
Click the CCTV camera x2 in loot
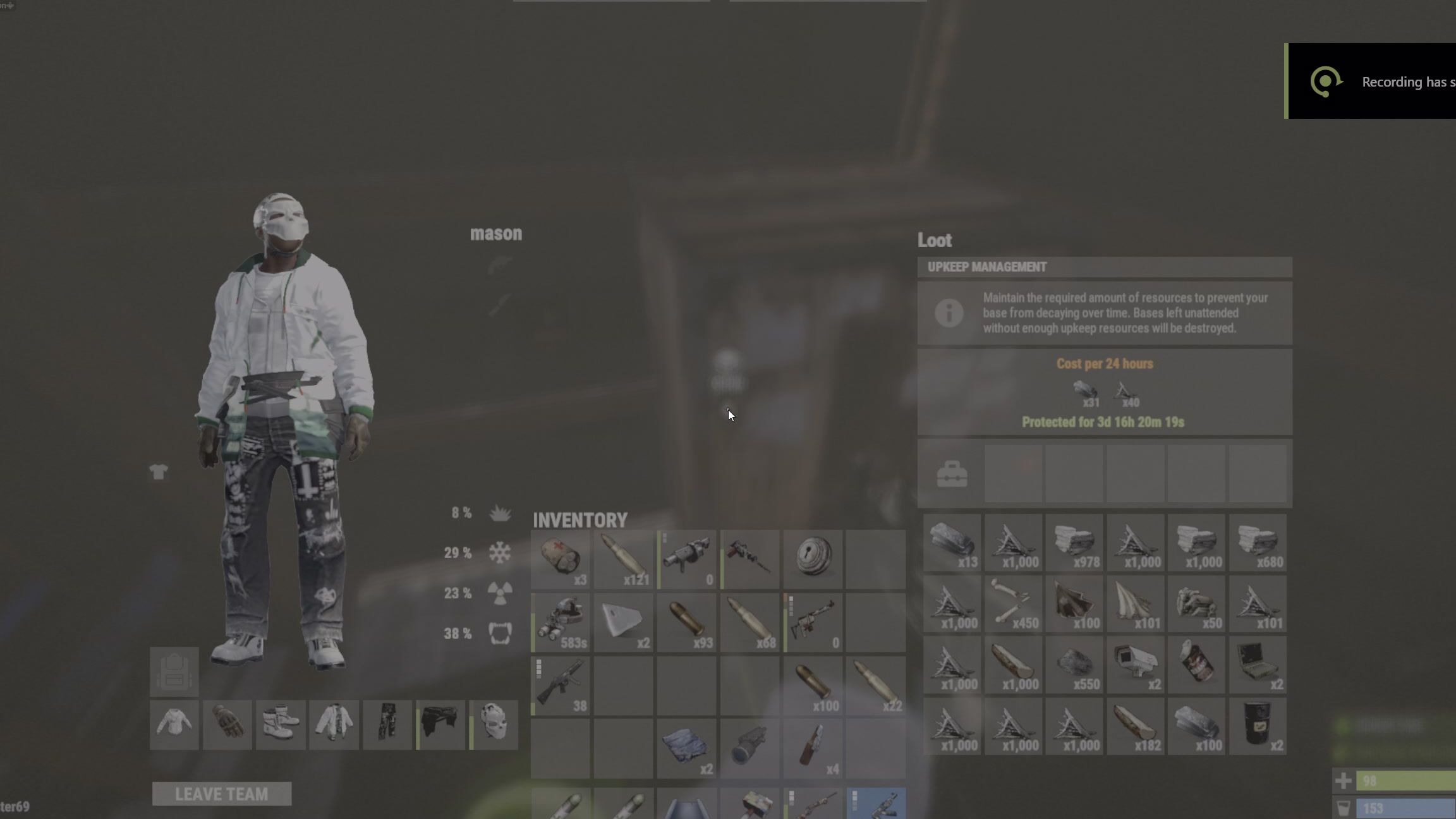click(x=1136, y=665)
